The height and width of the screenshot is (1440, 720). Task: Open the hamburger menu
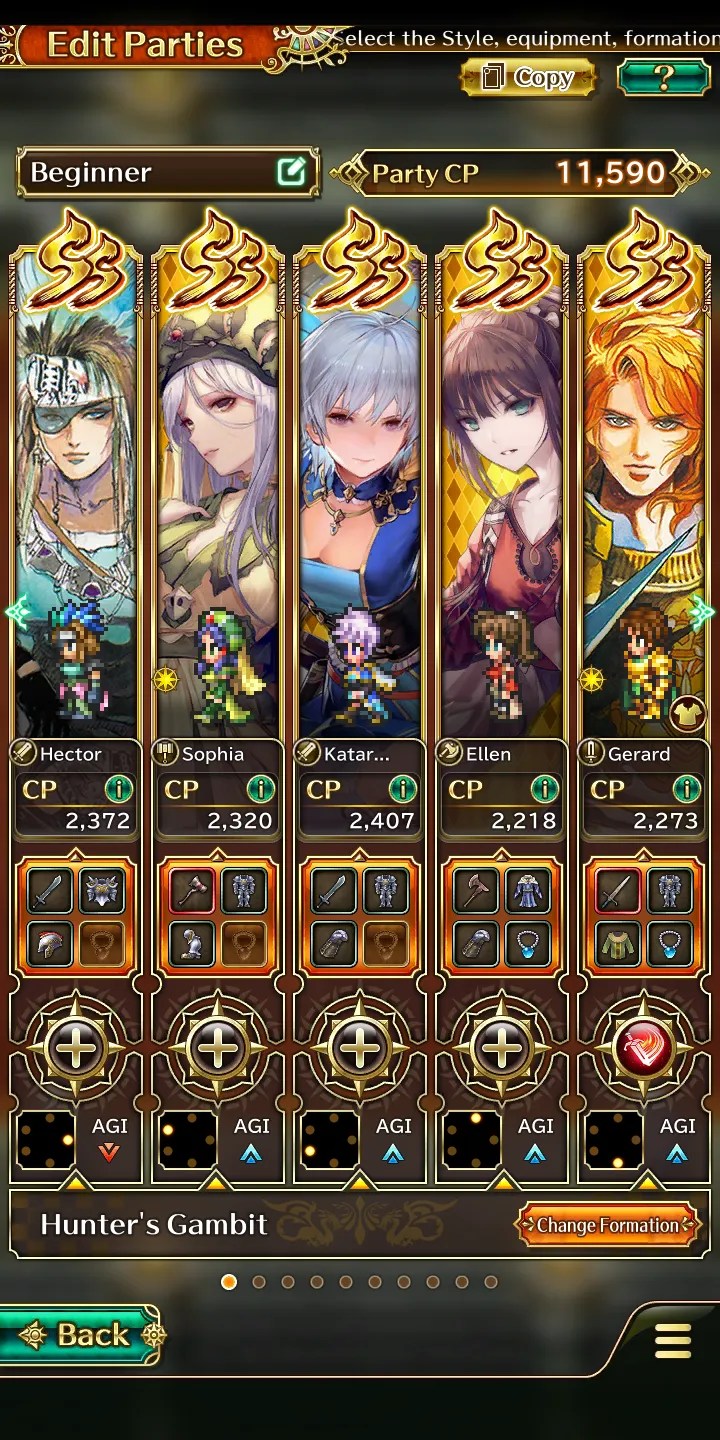coord(673,1341)
